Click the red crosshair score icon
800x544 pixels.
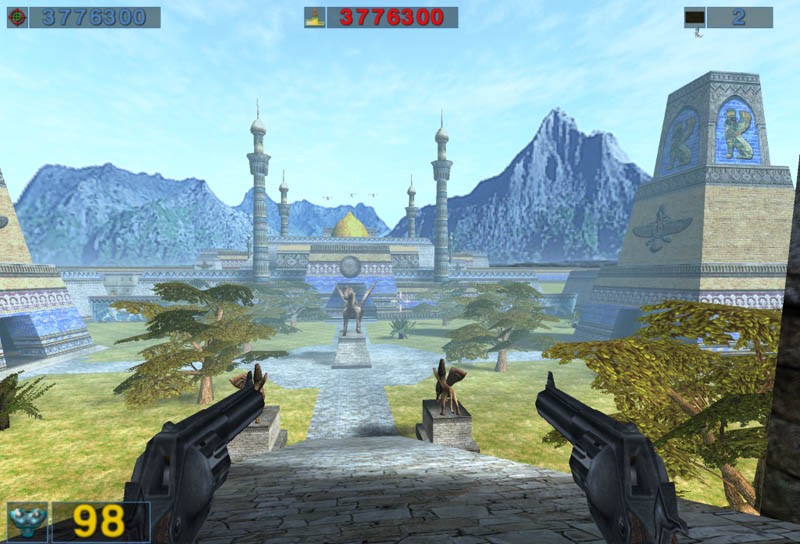17,17
